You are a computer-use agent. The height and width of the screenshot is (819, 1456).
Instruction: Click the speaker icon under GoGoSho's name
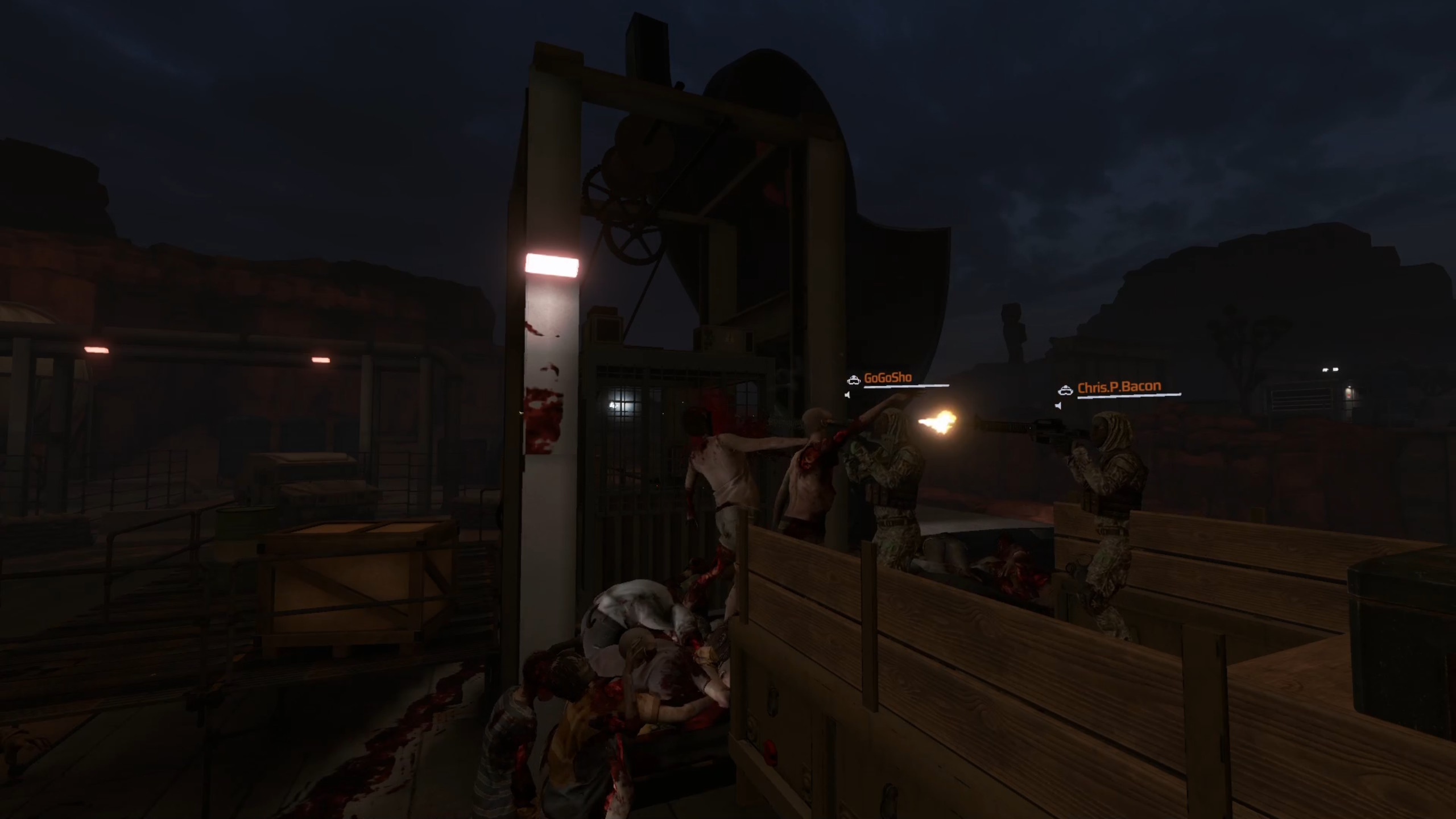pos(847,395)
